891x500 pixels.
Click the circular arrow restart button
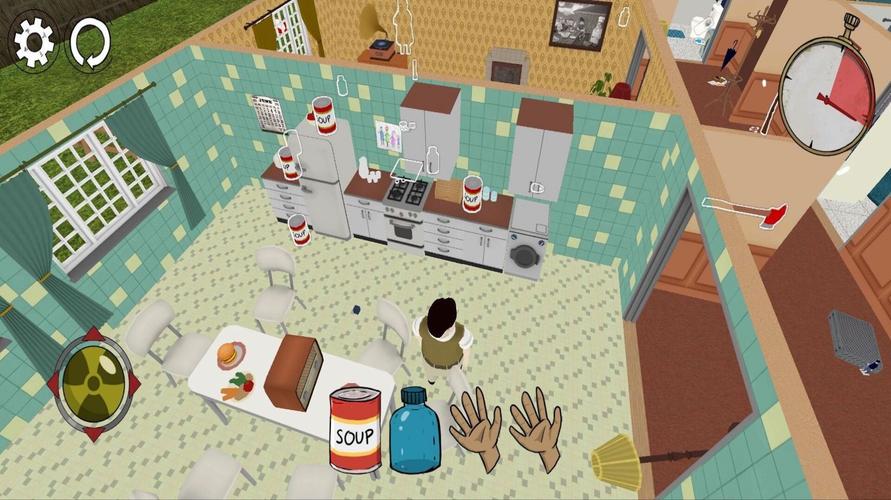86,44
